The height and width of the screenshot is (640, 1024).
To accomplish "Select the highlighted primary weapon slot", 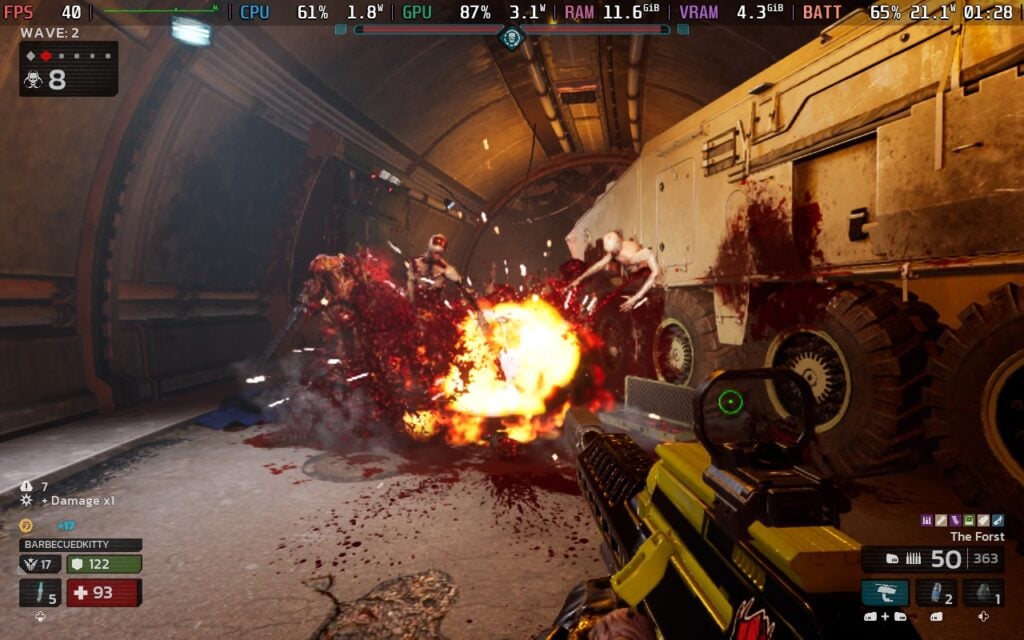I will [x=885, y=593].
